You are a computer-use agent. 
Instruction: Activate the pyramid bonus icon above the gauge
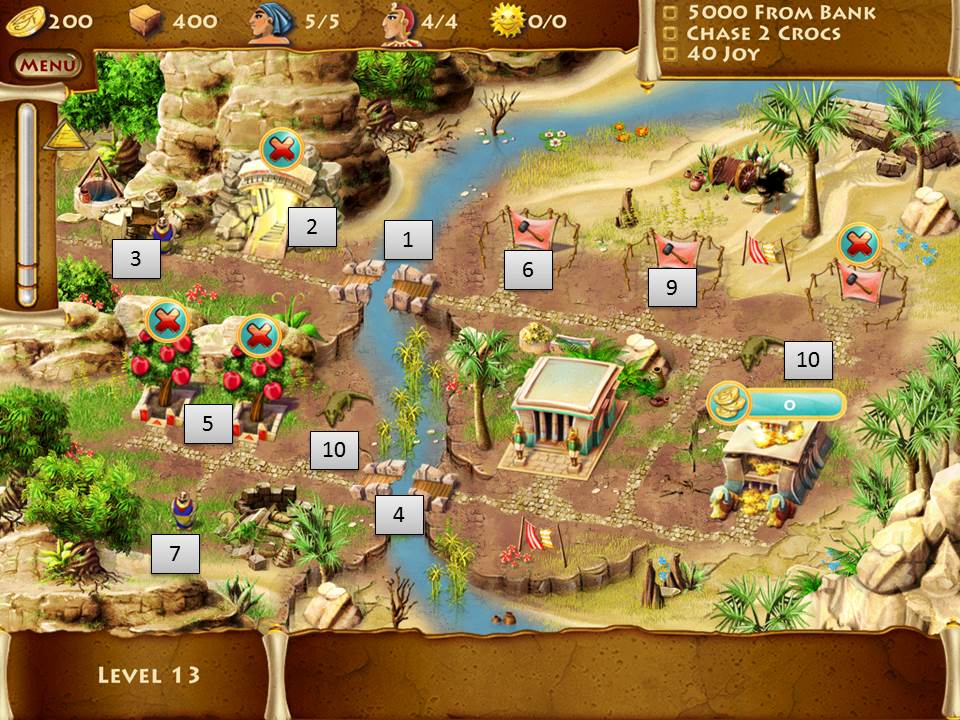coord(62,135)
